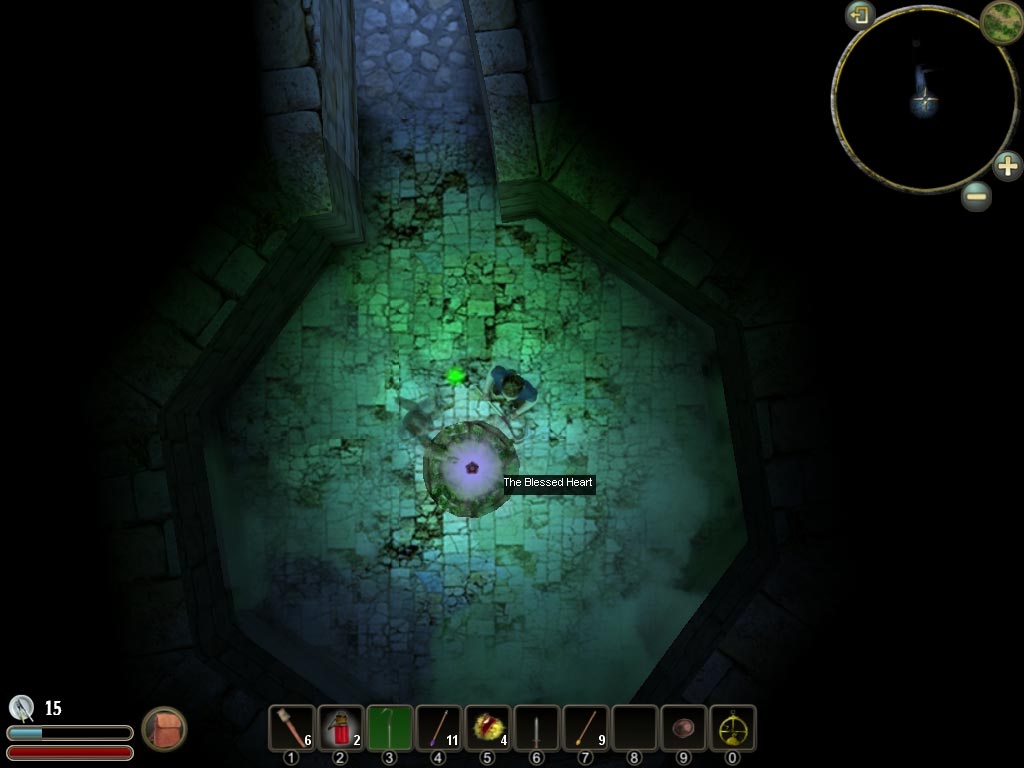Activate the golden compass in slot 0
Screen dimensions: 1024x768
733,728
